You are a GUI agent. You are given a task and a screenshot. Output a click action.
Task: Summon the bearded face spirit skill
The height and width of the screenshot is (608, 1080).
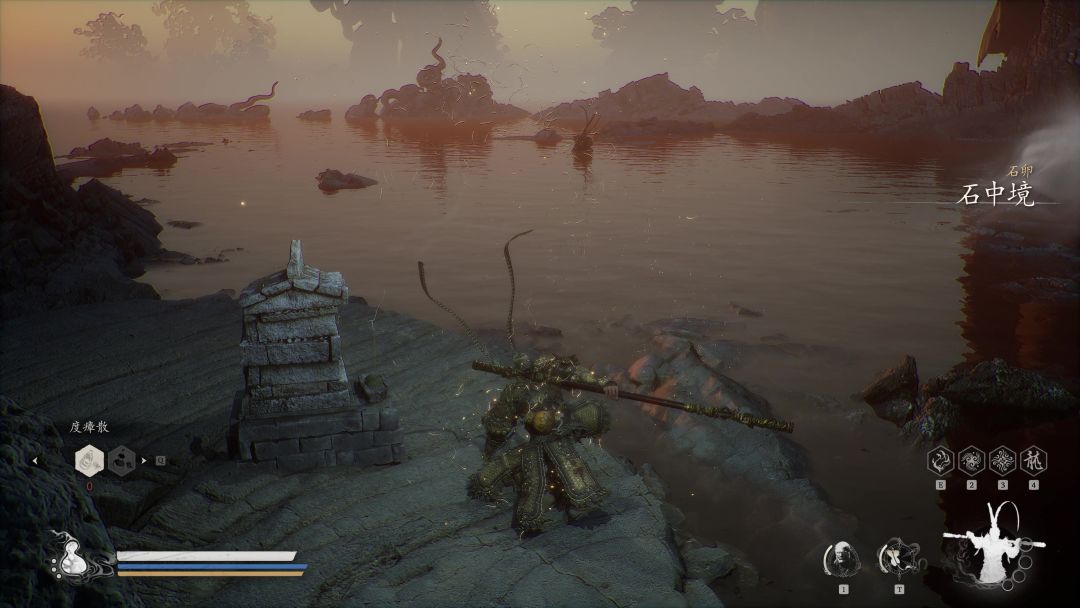(x=843, y=557)
